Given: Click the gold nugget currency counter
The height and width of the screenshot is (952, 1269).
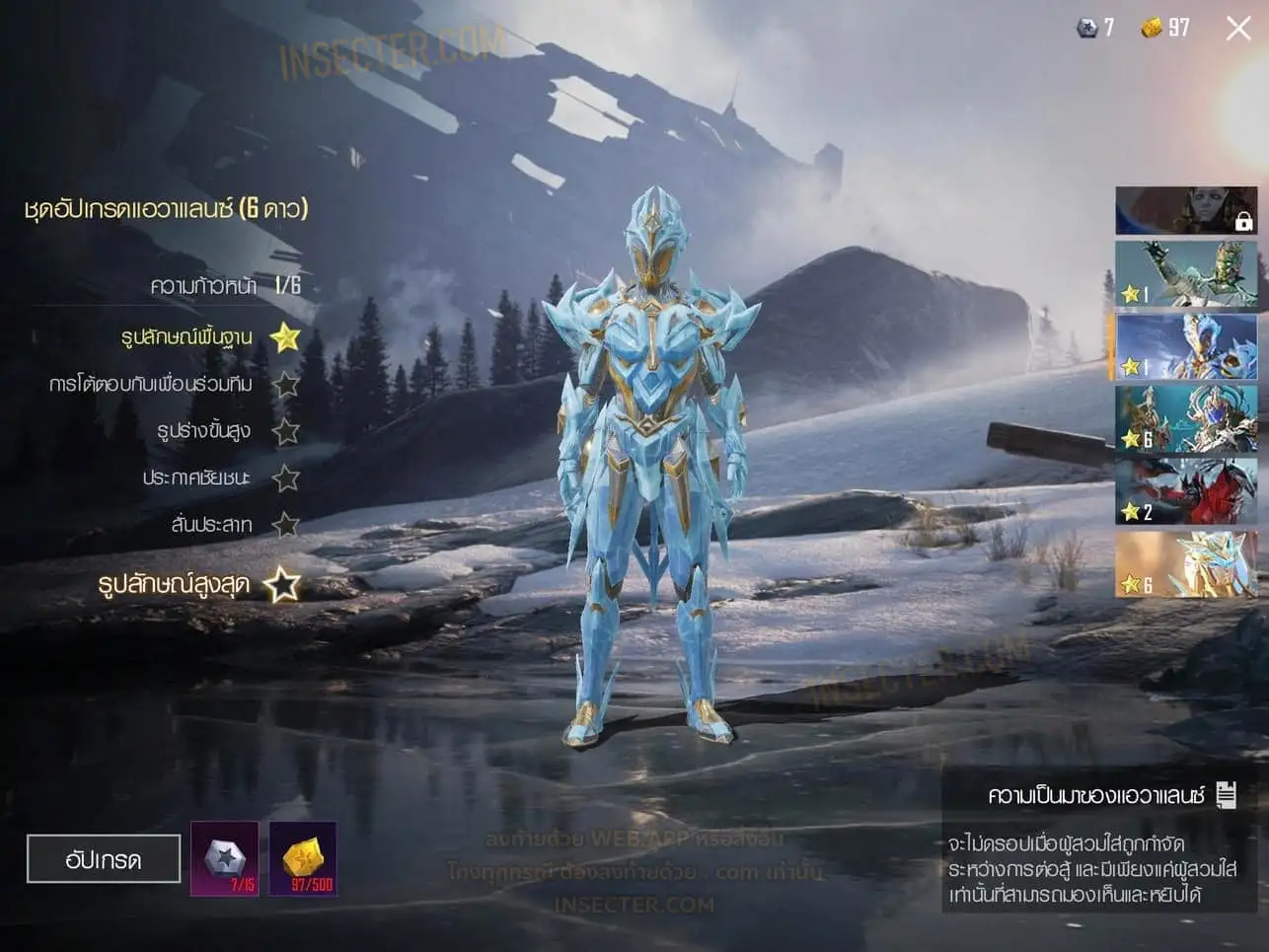Looking at the screenshot, I should 1165,28.
